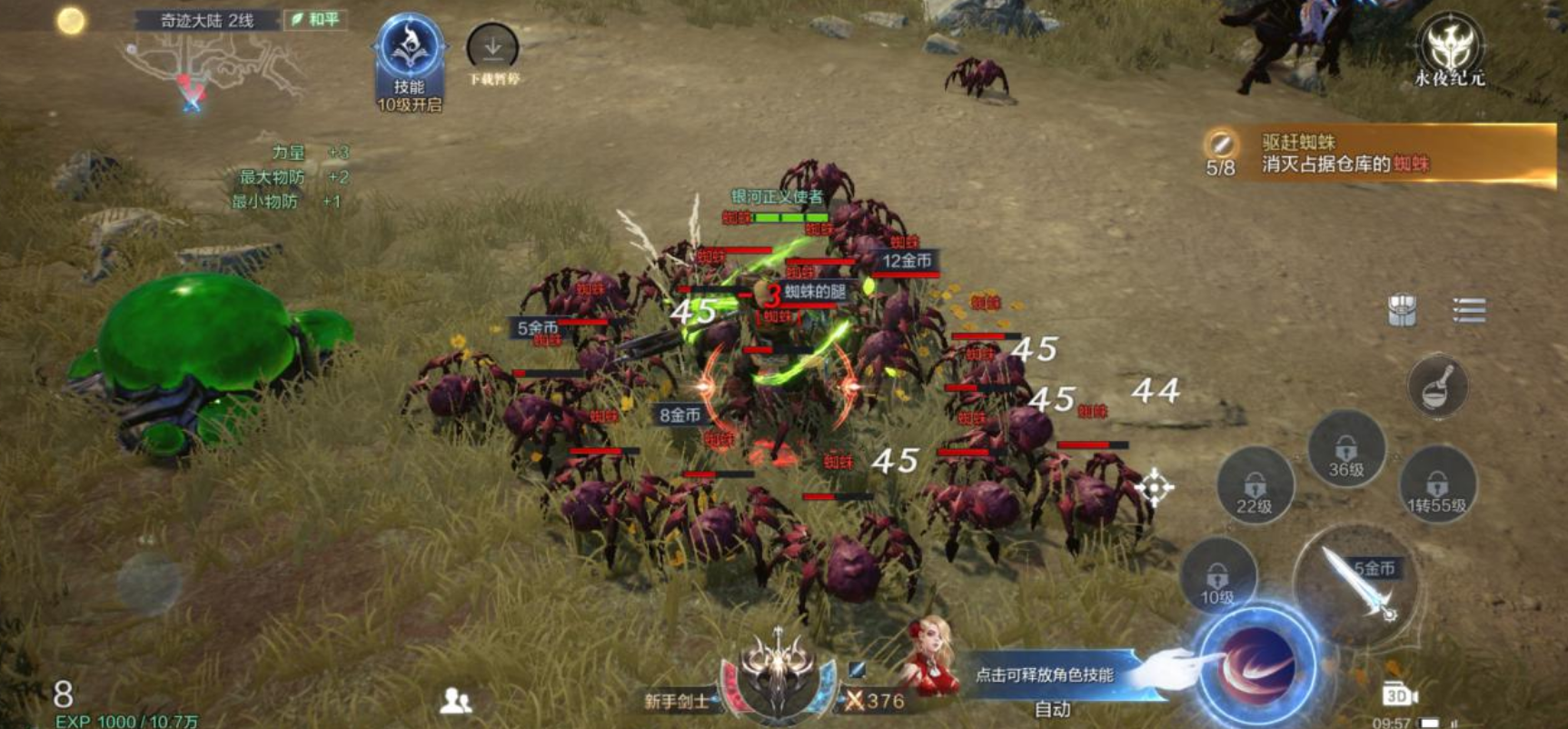The width and height of the screenshot is (1568, 729).
Task: Click the crosshair target-switch icon
Action: click(1154, 487)
